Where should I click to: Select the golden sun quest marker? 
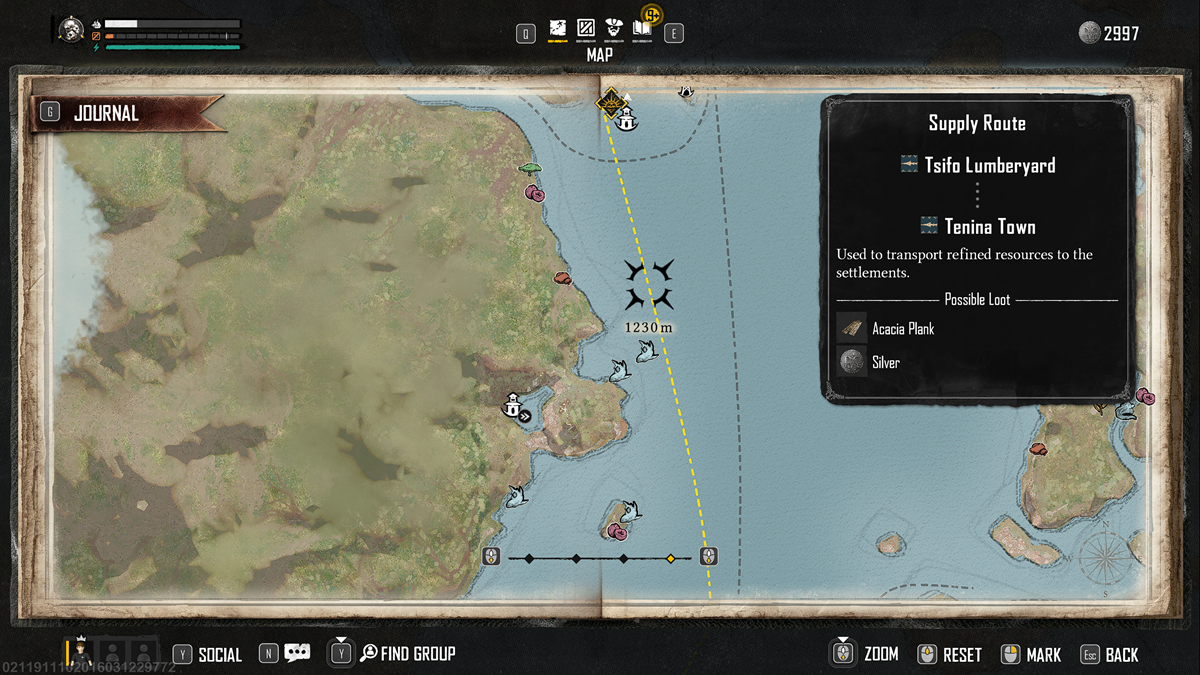pos(608,102)
